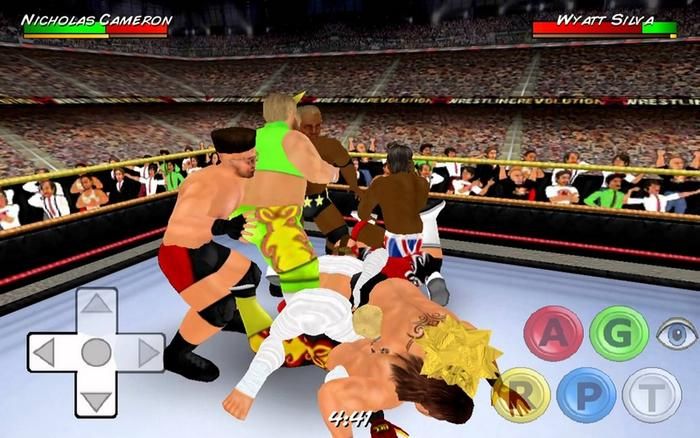Tap the red A attack button
The image size is (700, 438).
coord(553,333)
